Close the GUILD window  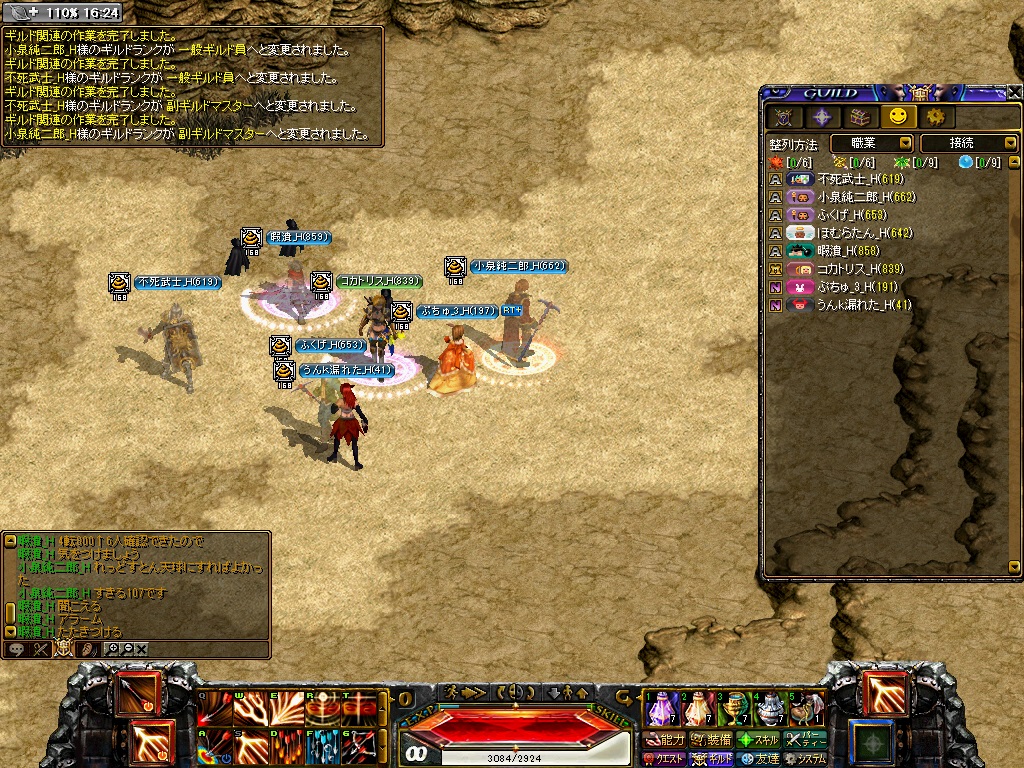(x=1014, y=92)
